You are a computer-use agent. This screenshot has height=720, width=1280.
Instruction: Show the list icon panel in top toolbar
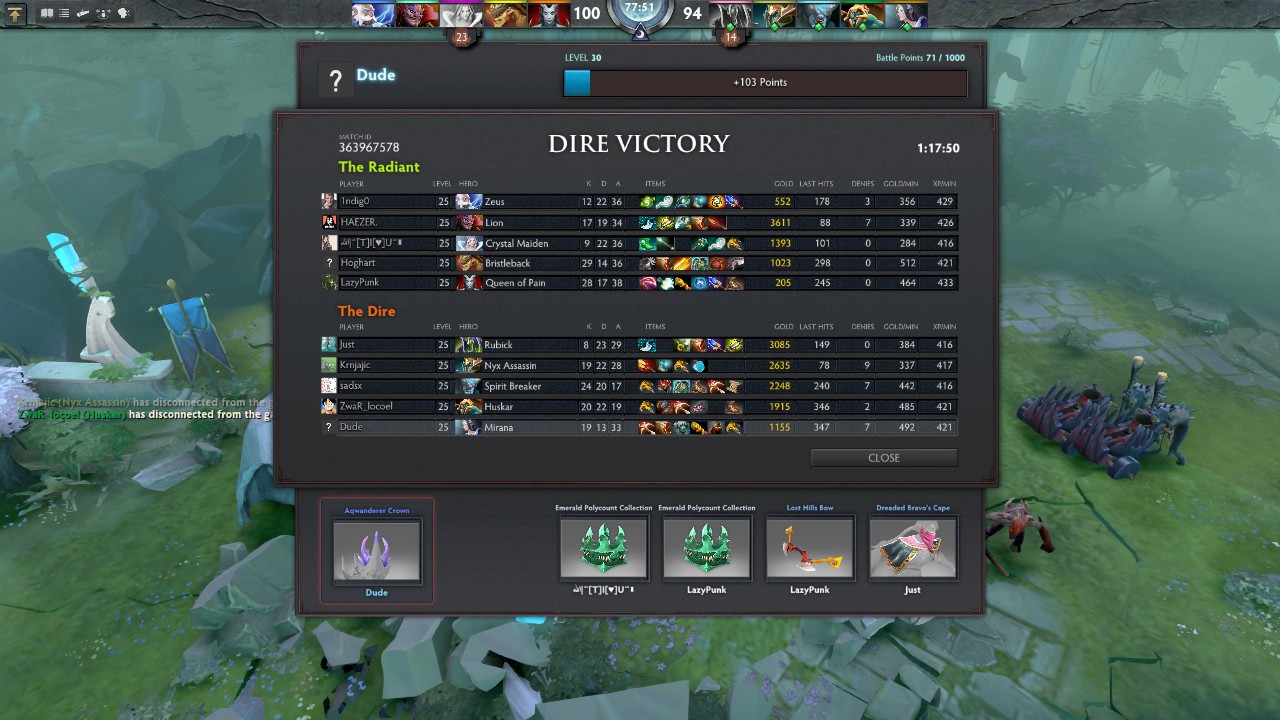pyautogui.click(x=65, y=14)
